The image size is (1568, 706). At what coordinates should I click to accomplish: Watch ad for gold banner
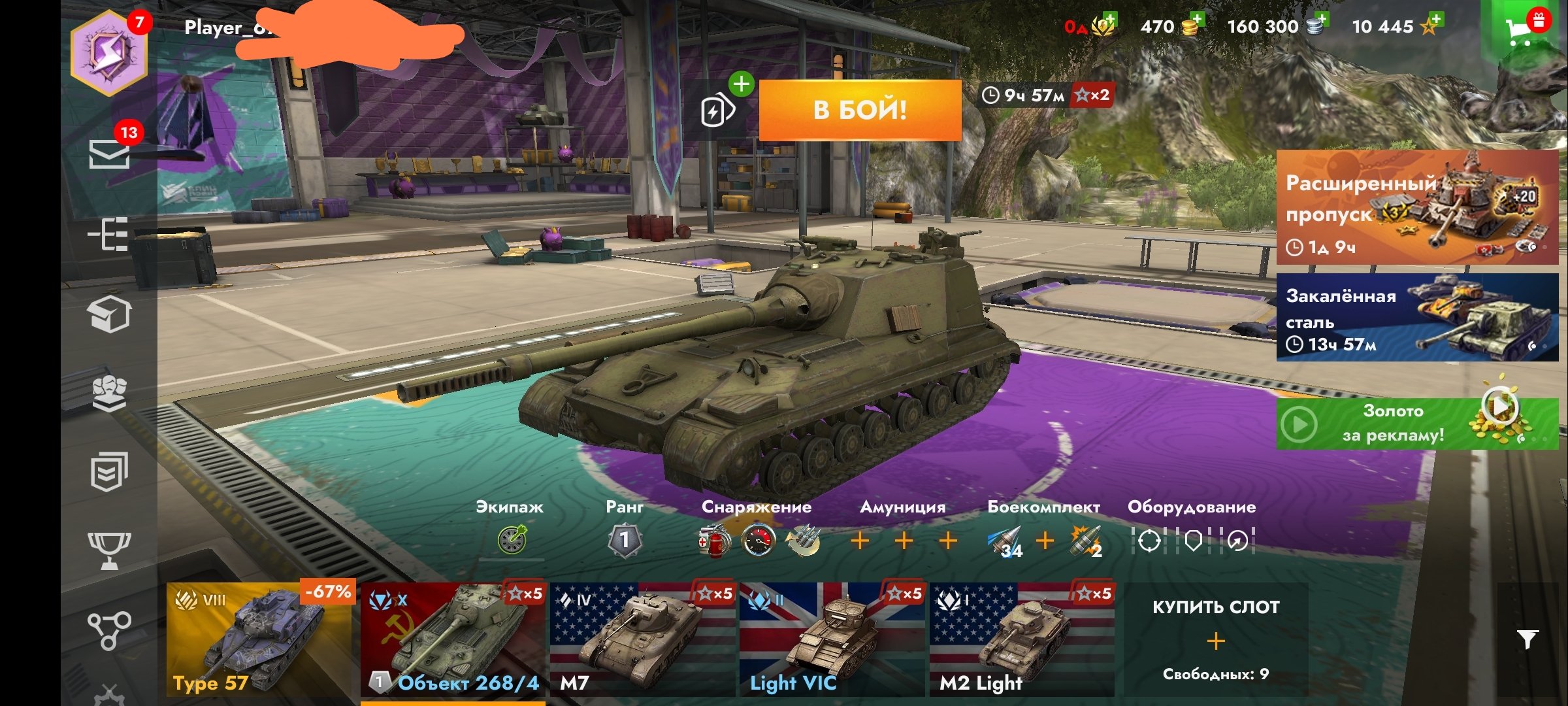tap(1416, 424)
